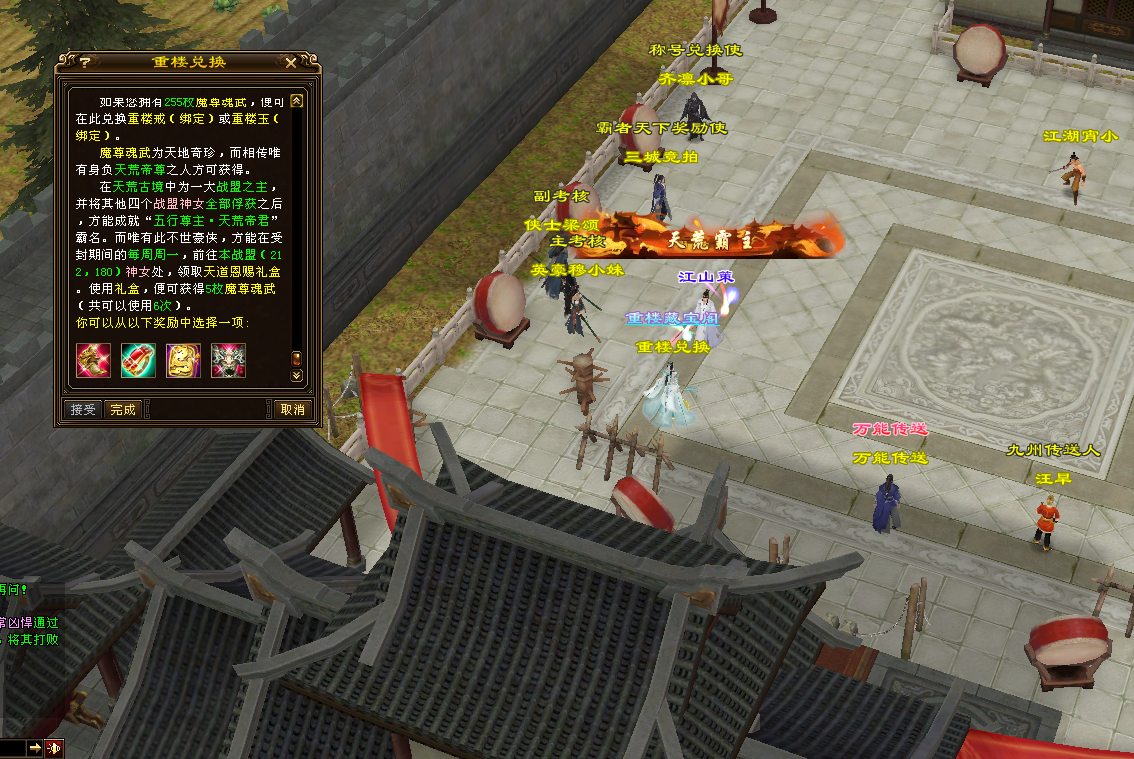The height and width of the screenshot is (759, 1134).
Task: Cancel the exchange with 取消
Action: click(292, 409)
